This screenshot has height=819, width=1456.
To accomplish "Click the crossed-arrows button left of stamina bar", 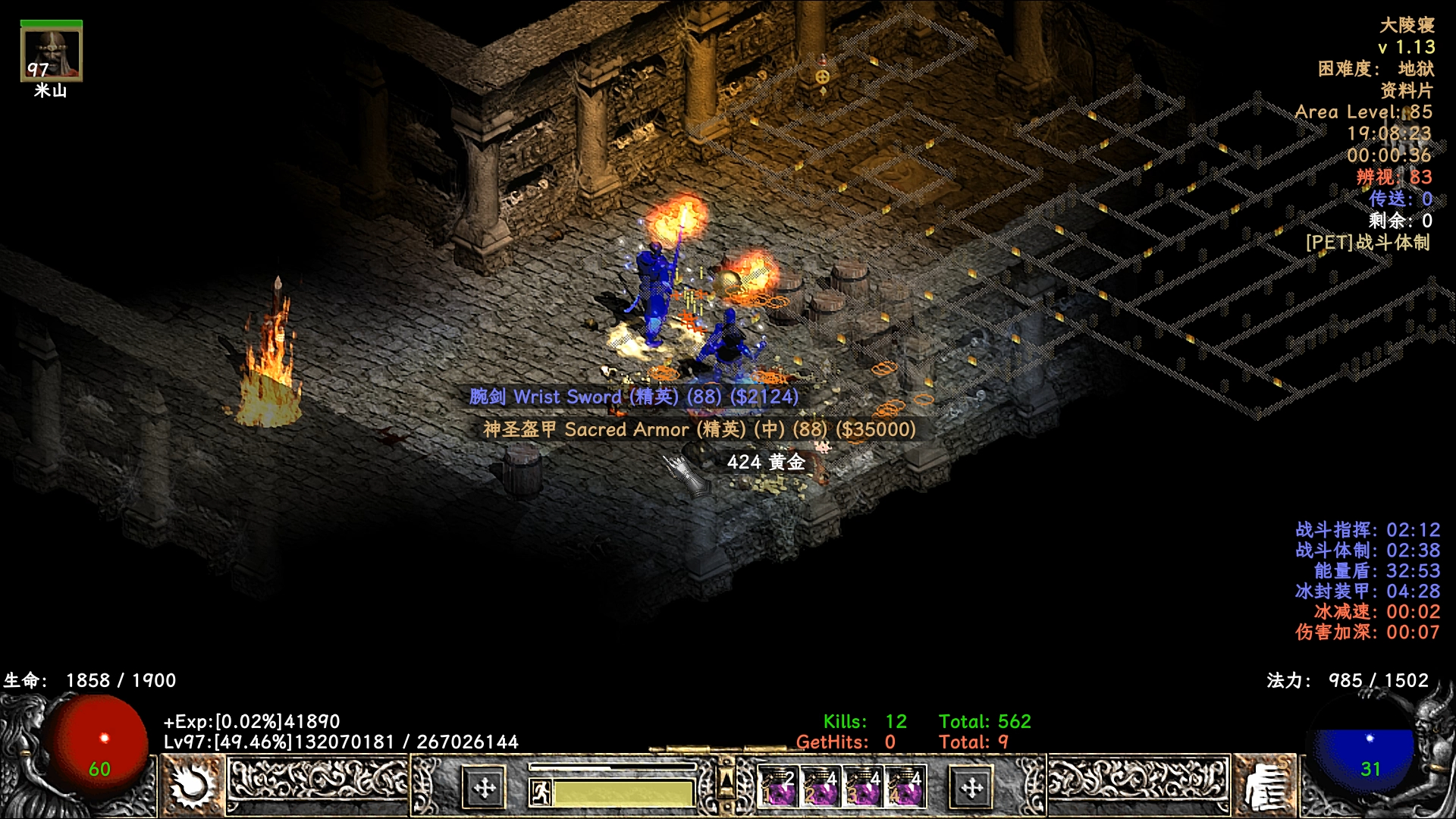I will pos(484,789).
